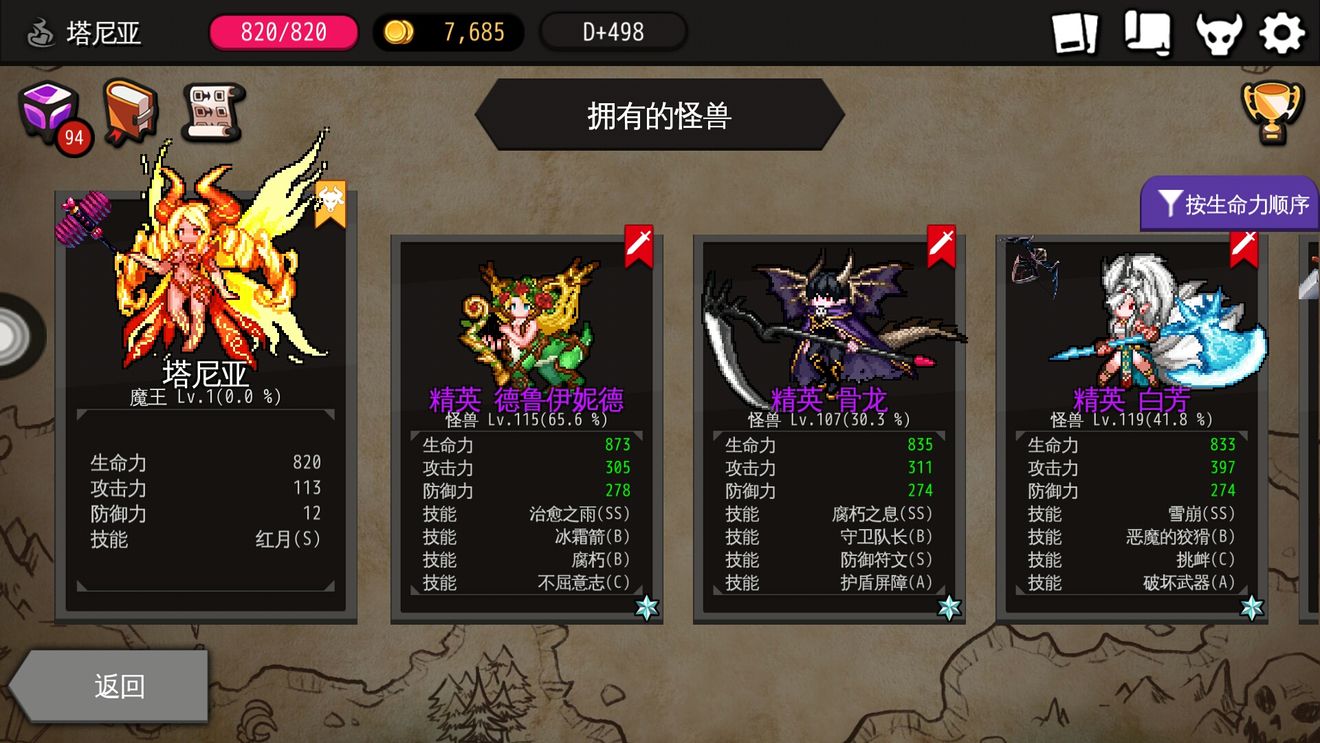Click the pink 820/820 health bar
The width and height of the screenshot is (1320, 743).
click(x=283, y=31)
